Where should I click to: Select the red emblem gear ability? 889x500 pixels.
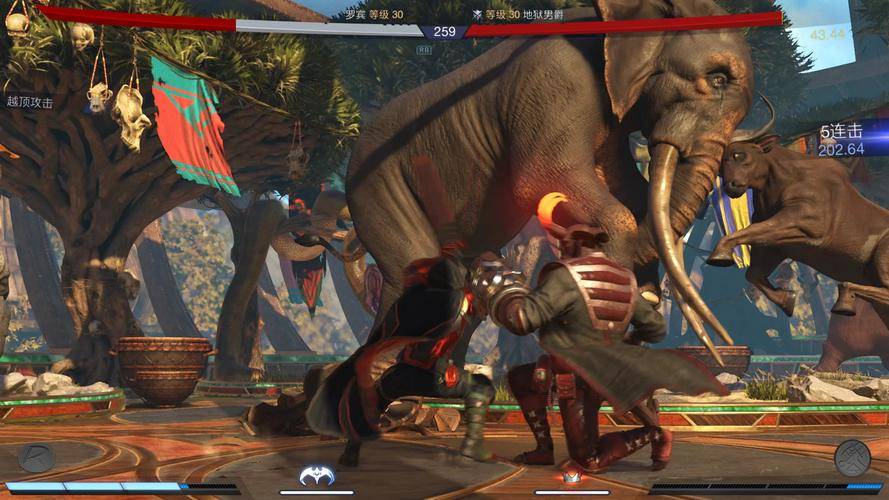(572, 477)
